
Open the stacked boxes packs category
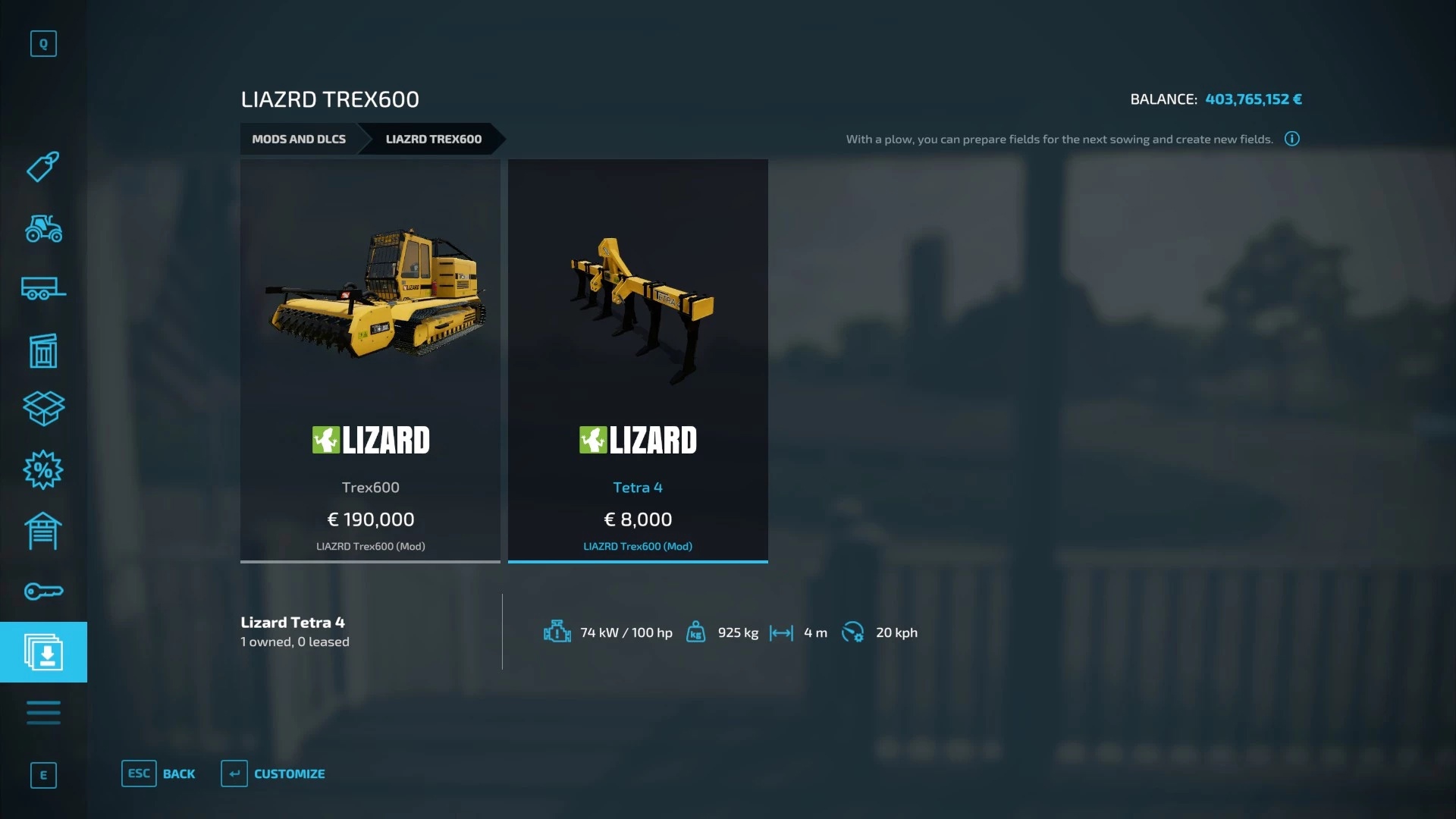point(43,409)
